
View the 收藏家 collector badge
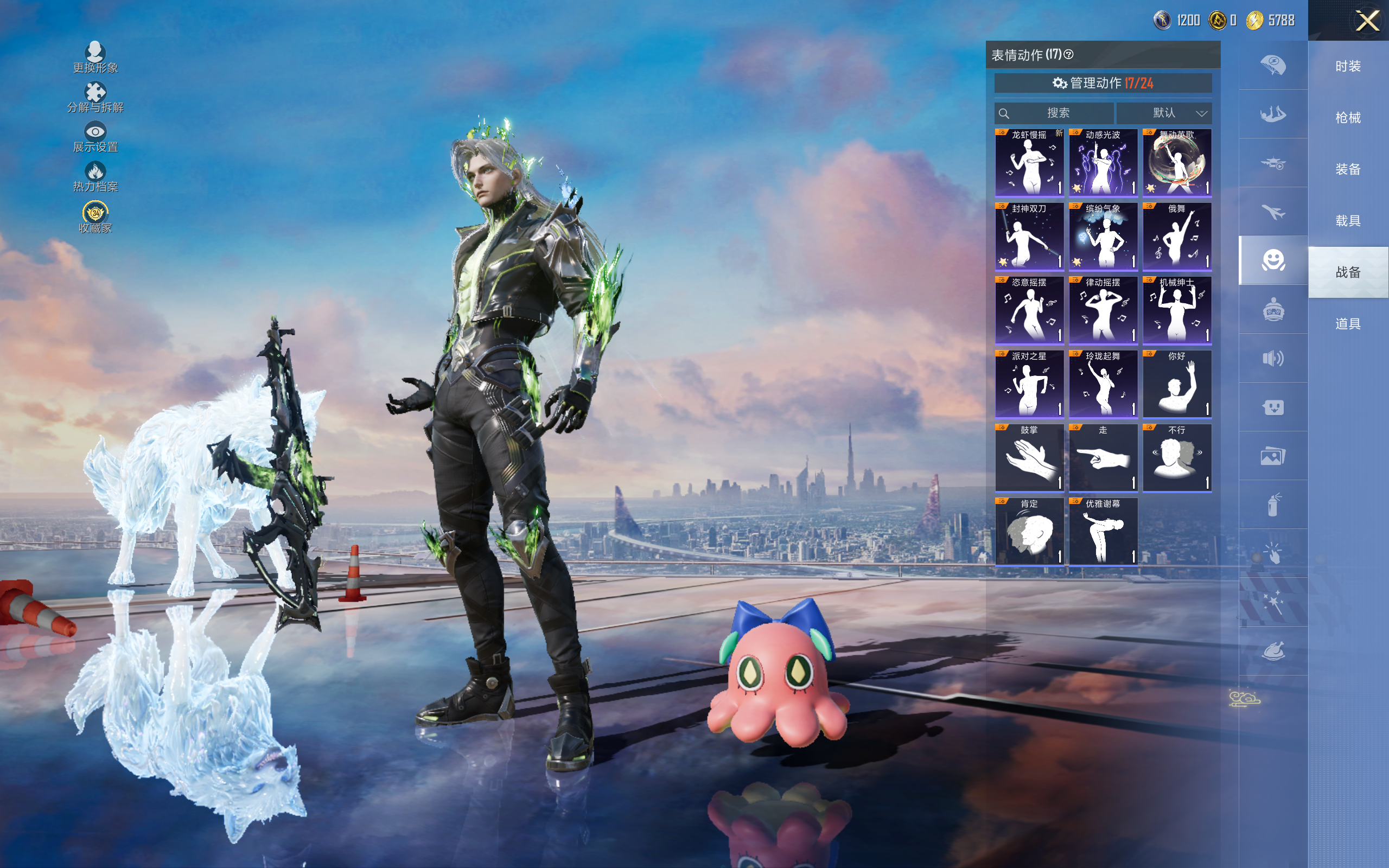[x=95, y=217]
